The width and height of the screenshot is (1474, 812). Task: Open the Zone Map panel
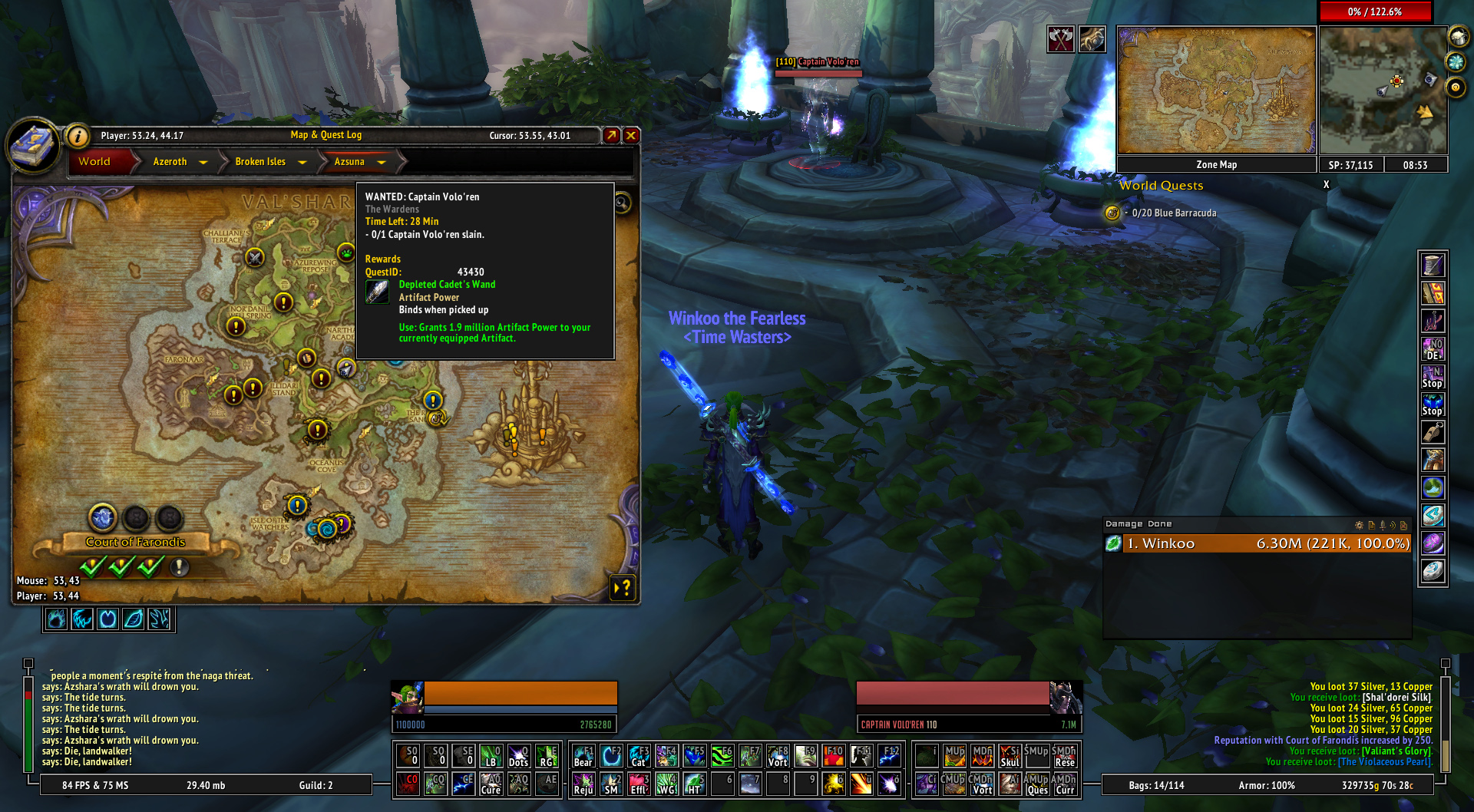pyautogui.click(x=1216, y=165)
